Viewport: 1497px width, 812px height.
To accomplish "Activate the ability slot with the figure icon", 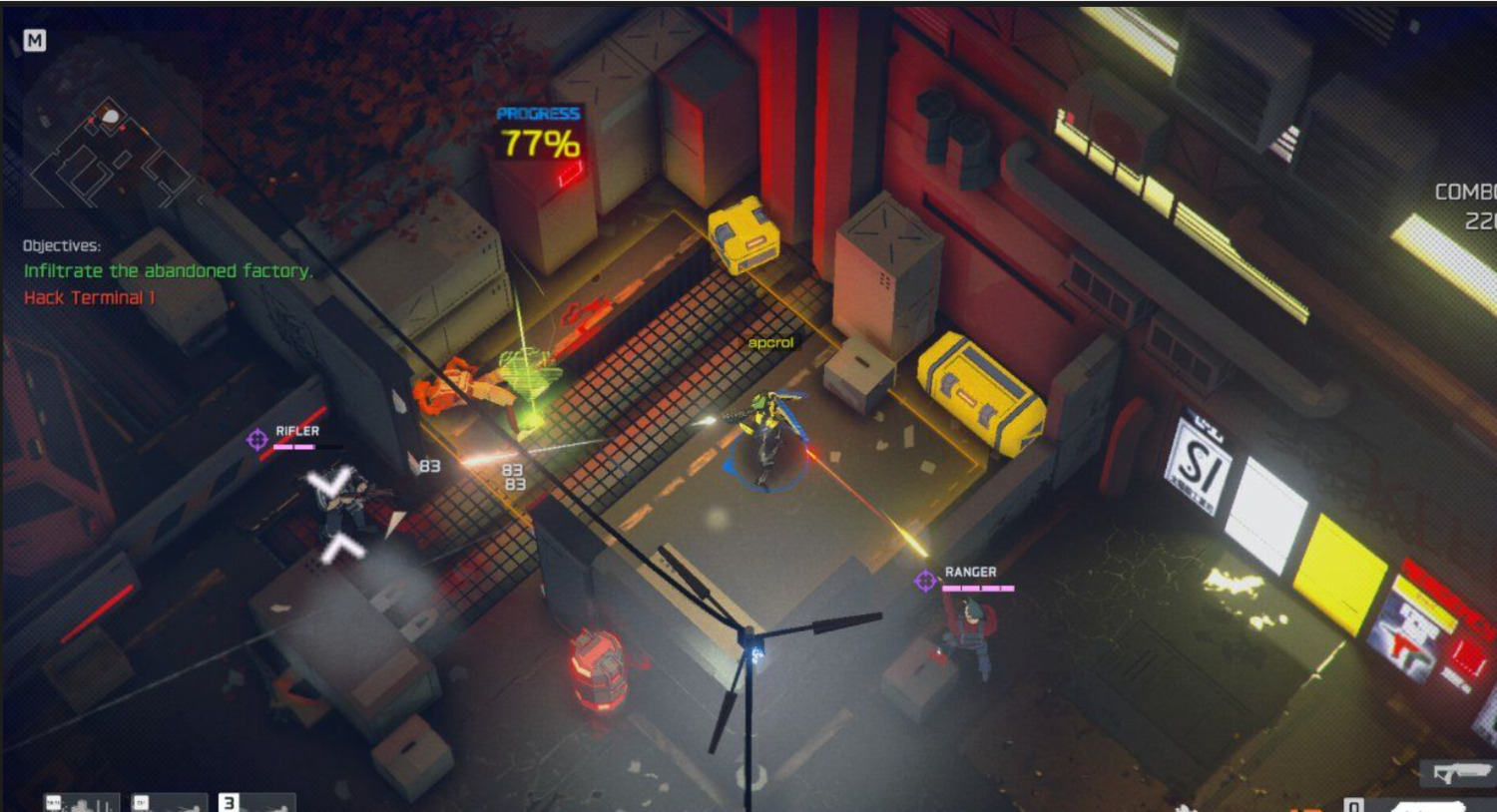I will pyautogui.click(x=82, y=803).
